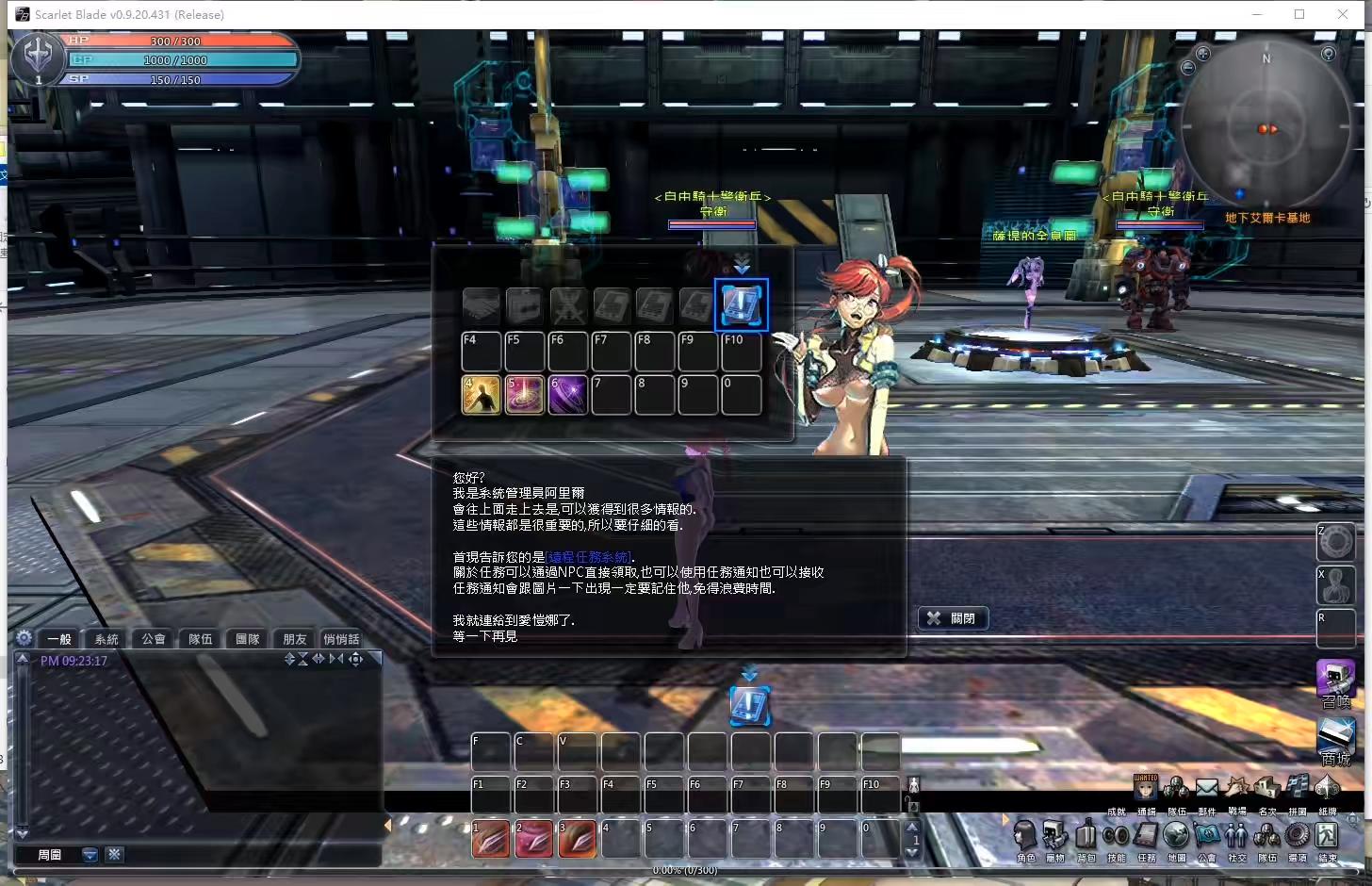Open the 郵件 mail icon
This screenshot has height=886, width=1372.
[x=1206, y=786]
